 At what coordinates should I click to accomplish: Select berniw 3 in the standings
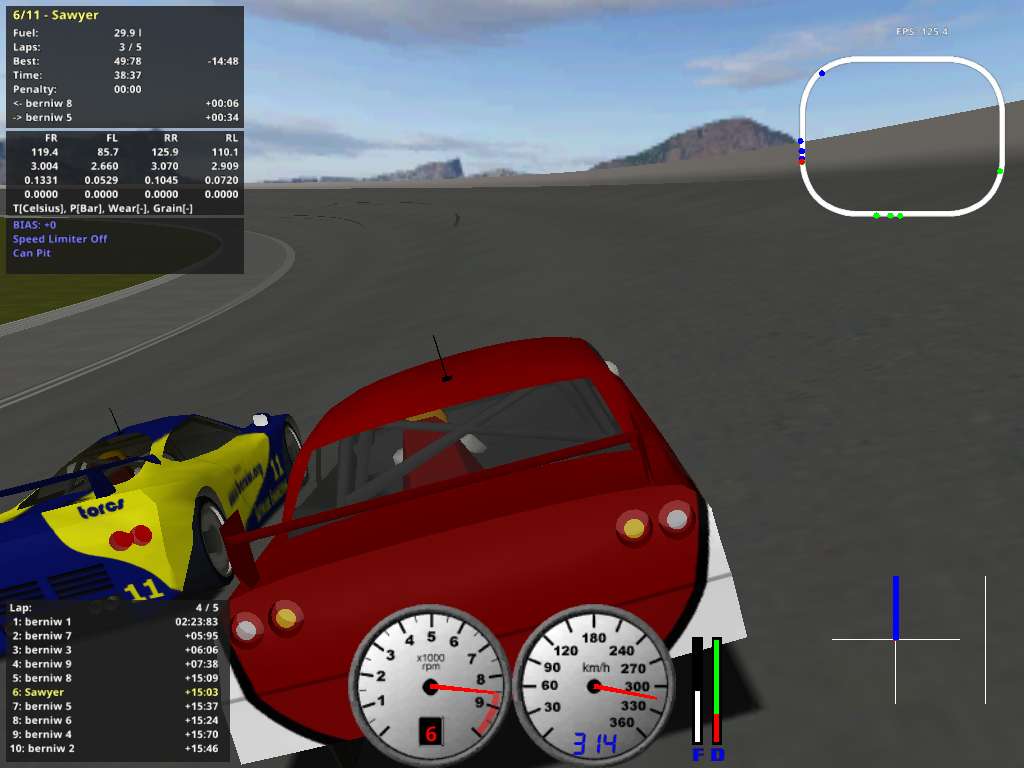(117, 650)
